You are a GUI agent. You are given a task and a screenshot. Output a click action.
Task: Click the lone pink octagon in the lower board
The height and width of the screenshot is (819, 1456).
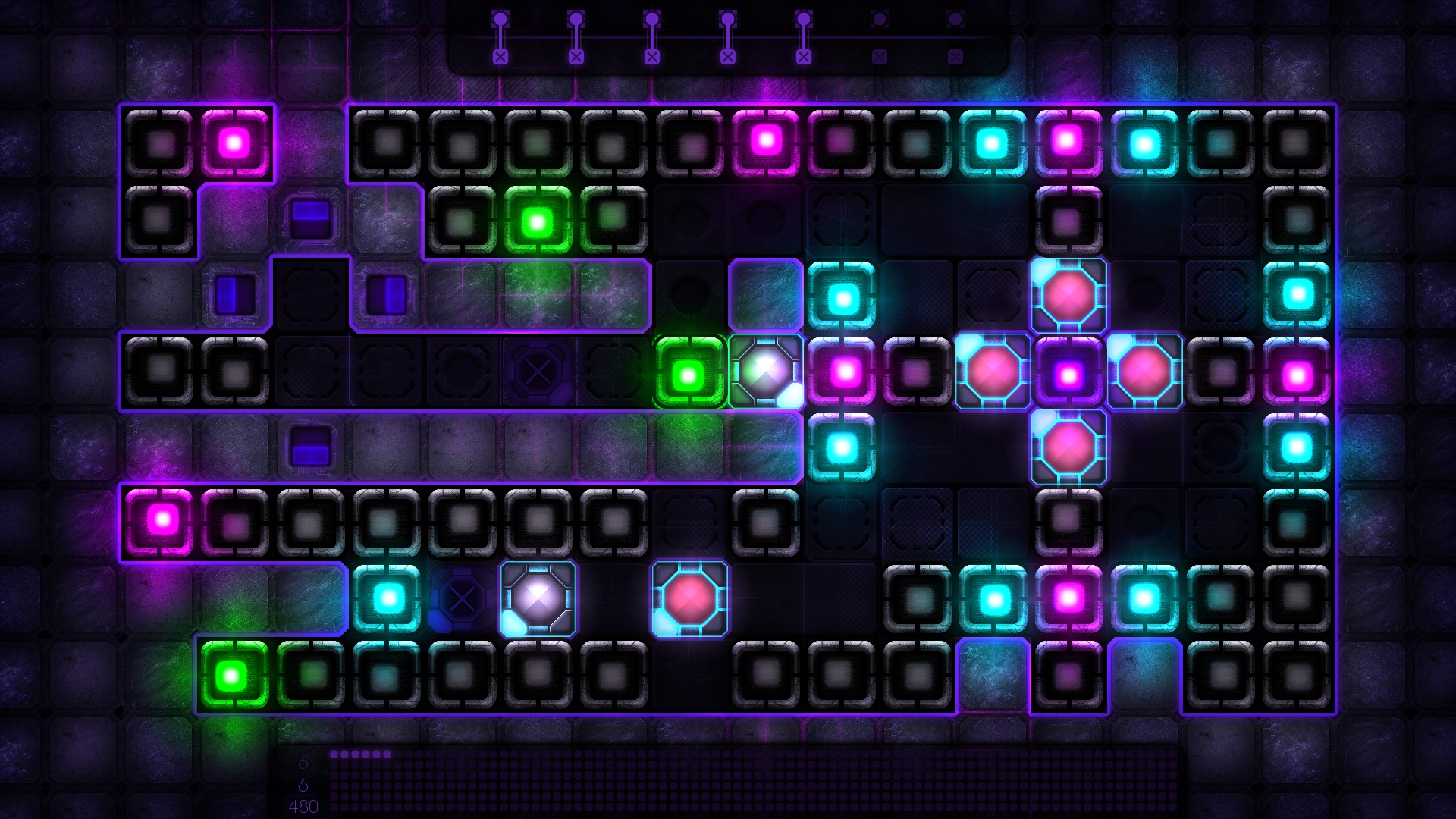point(689,598)
